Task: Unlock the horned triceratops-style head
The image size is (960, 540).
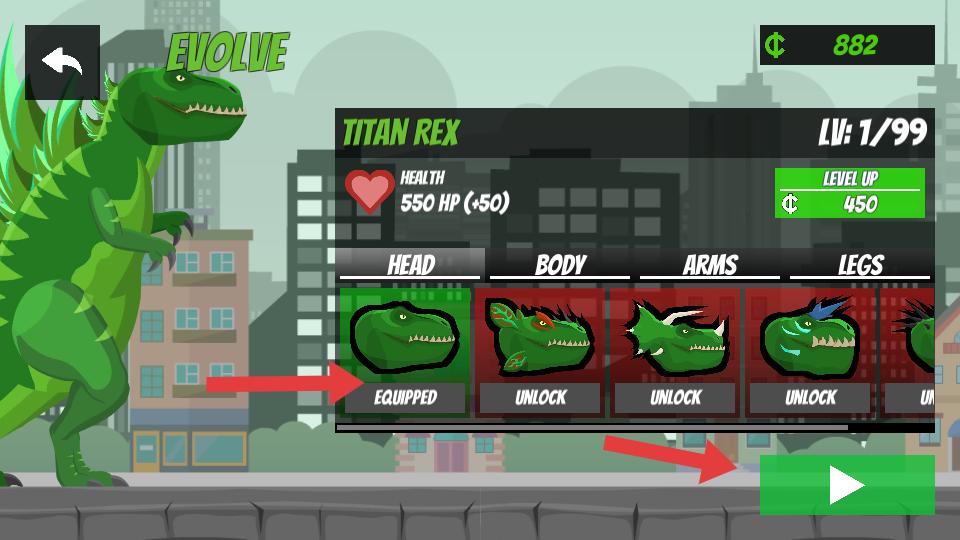Action: (675, 397)
